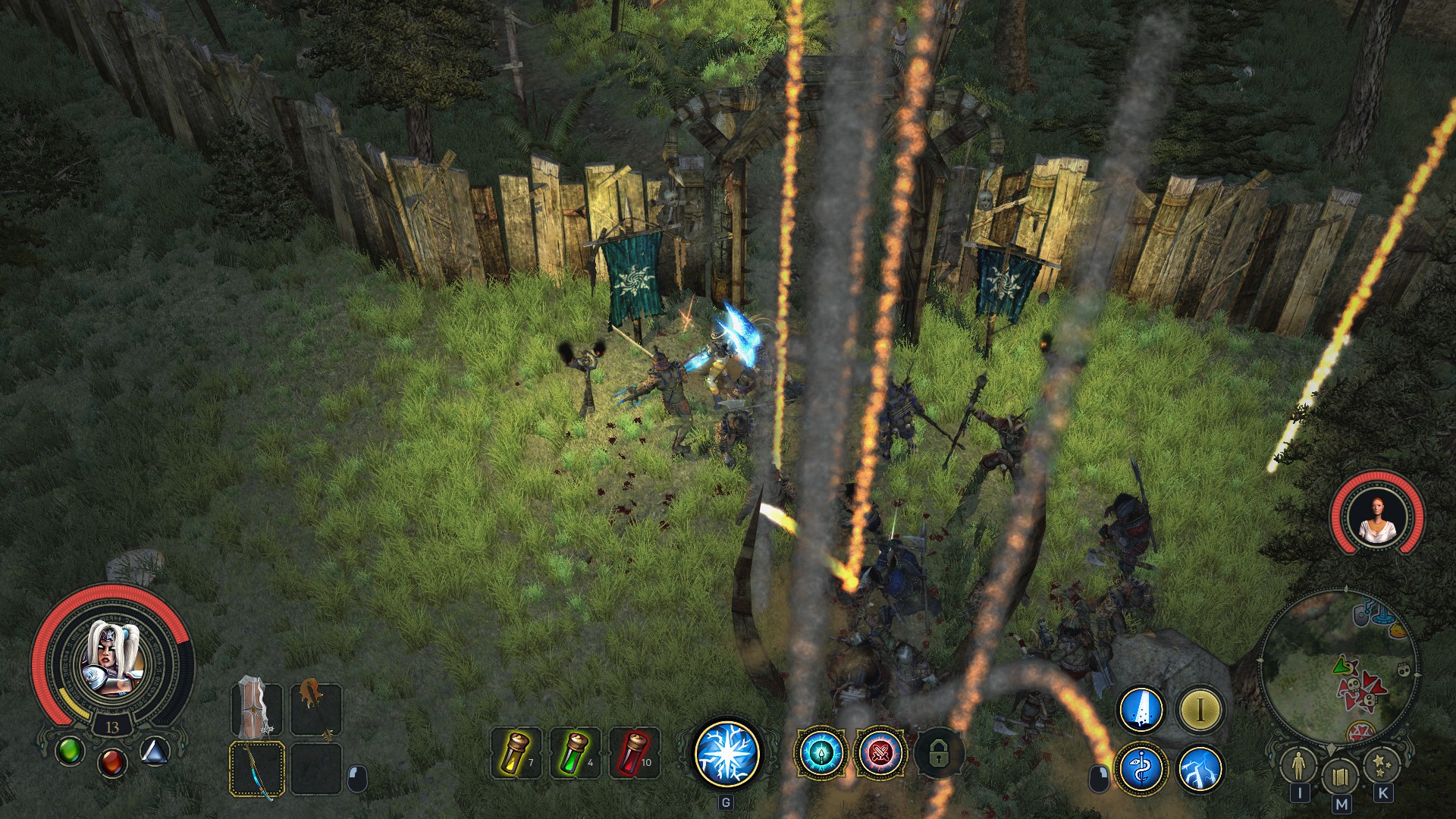Toggle the cyan spear aura buff

820,753
